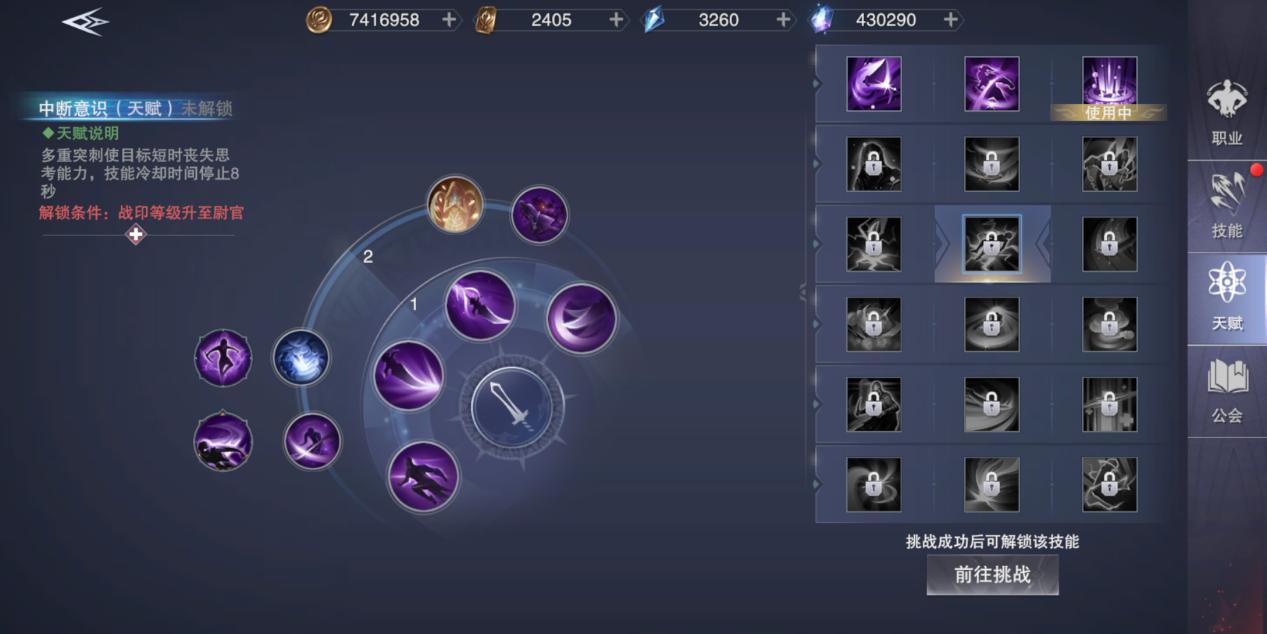Add more gold coins with plus button
Screen dimensions: 1267x634
click(449, 19)
